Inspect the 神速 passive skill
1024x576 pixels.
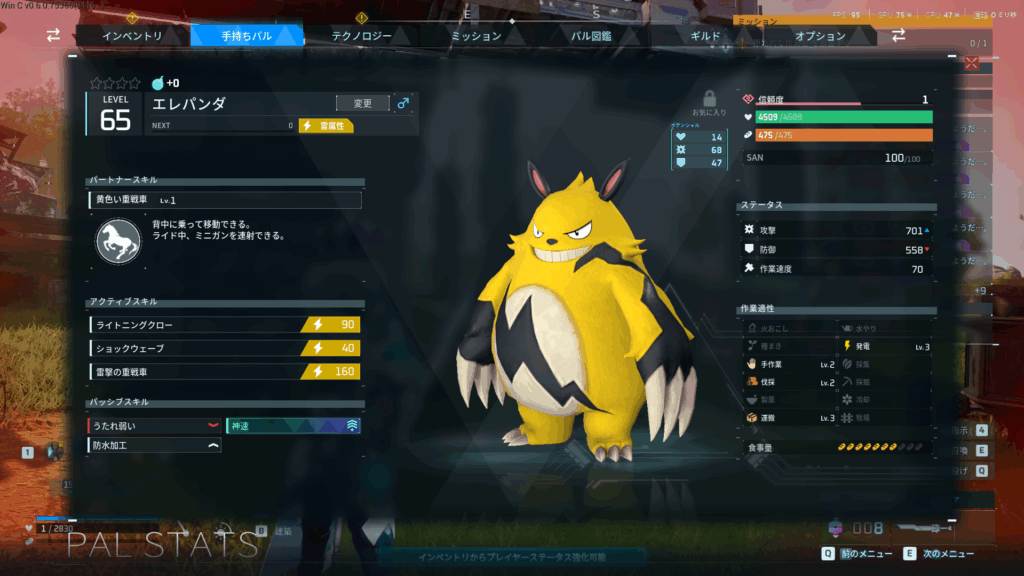click(293, 426)
